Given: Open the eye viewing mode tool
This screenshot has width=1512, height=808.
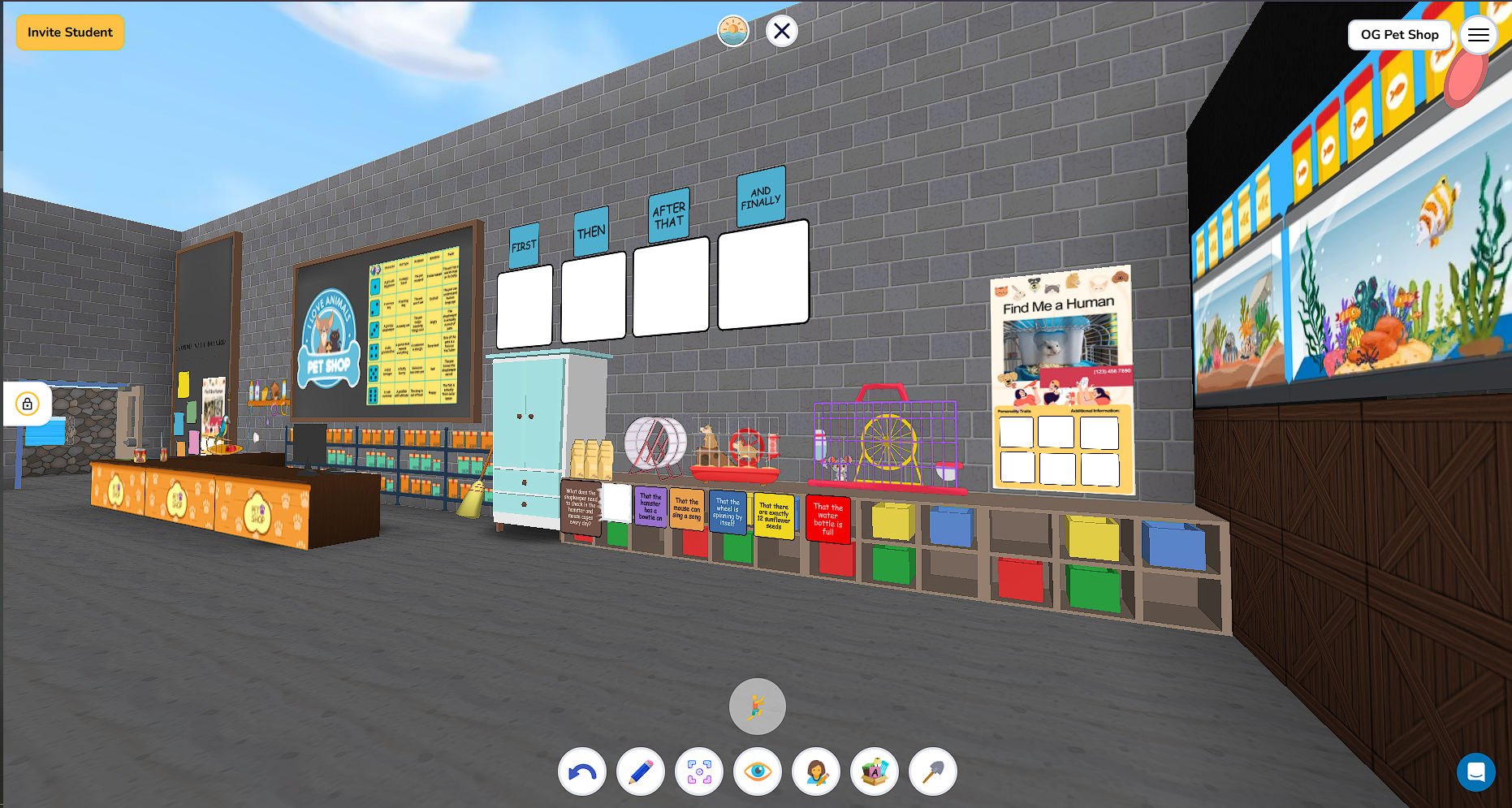Looking at the screenshot, I should click(757, 771).
